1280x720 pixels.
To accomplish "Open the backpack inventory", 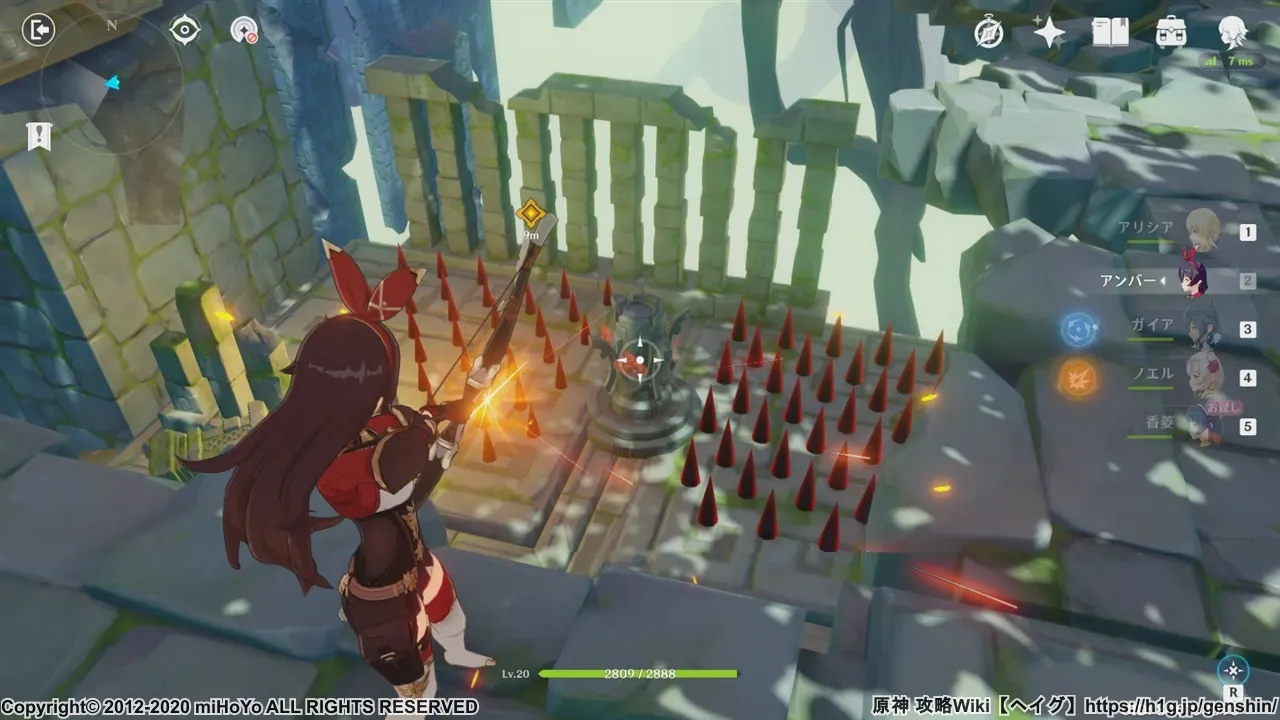I will click(x=1171, y=33).
